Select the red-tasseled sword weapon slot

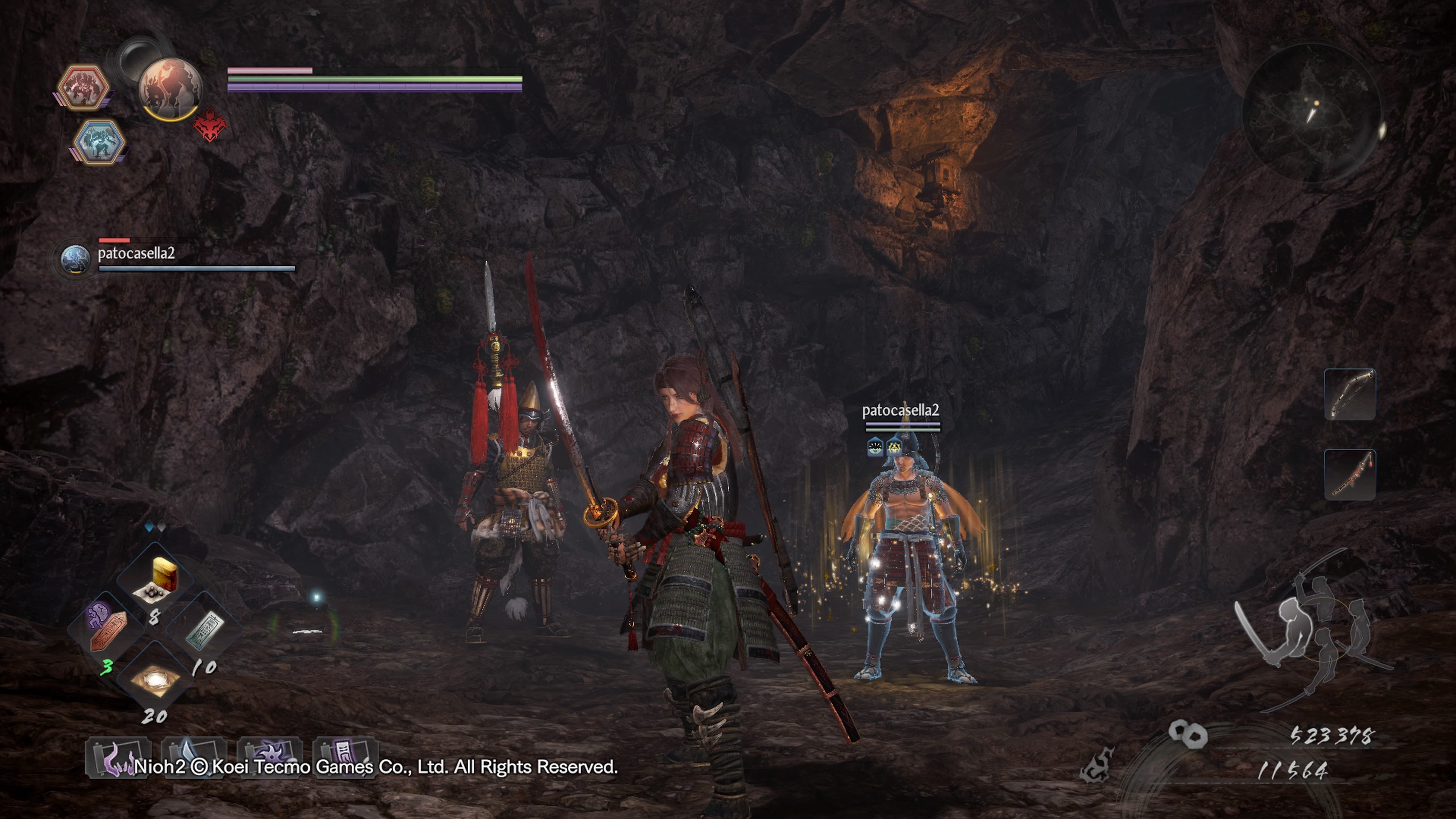point(1350,475)
